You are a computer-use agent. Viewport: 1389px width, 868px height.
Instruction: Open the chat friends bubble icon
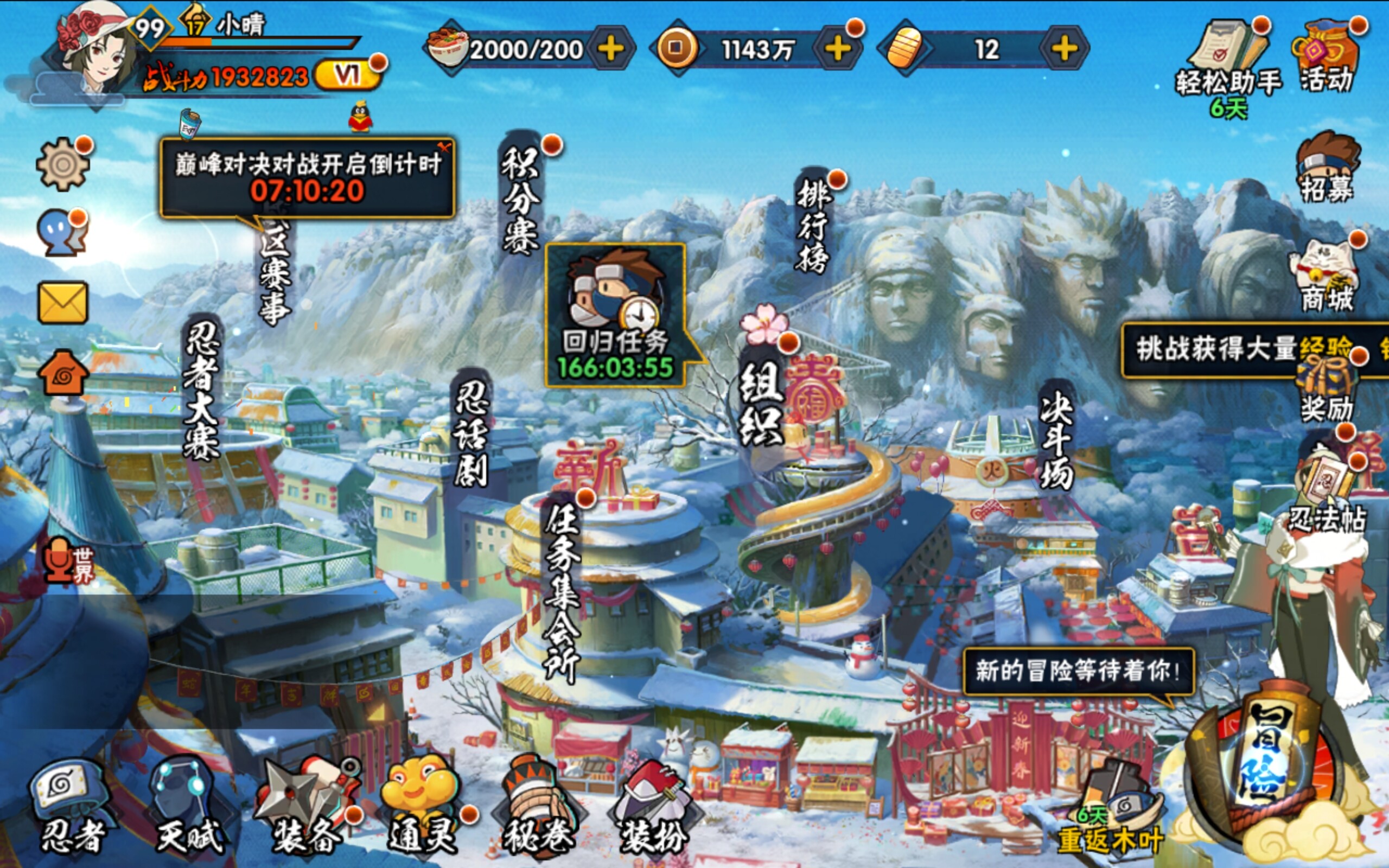click(x=61, y=234)
